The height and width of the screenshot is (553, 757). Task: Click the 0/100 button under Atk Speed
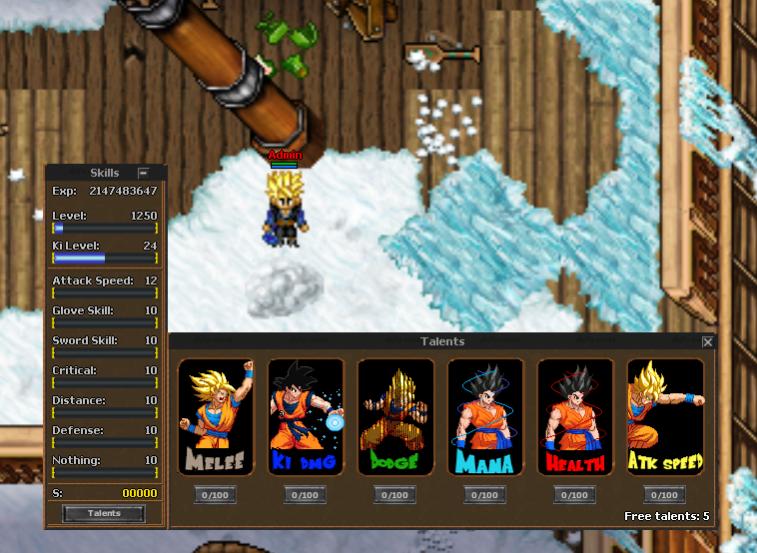tap(665, 495)
